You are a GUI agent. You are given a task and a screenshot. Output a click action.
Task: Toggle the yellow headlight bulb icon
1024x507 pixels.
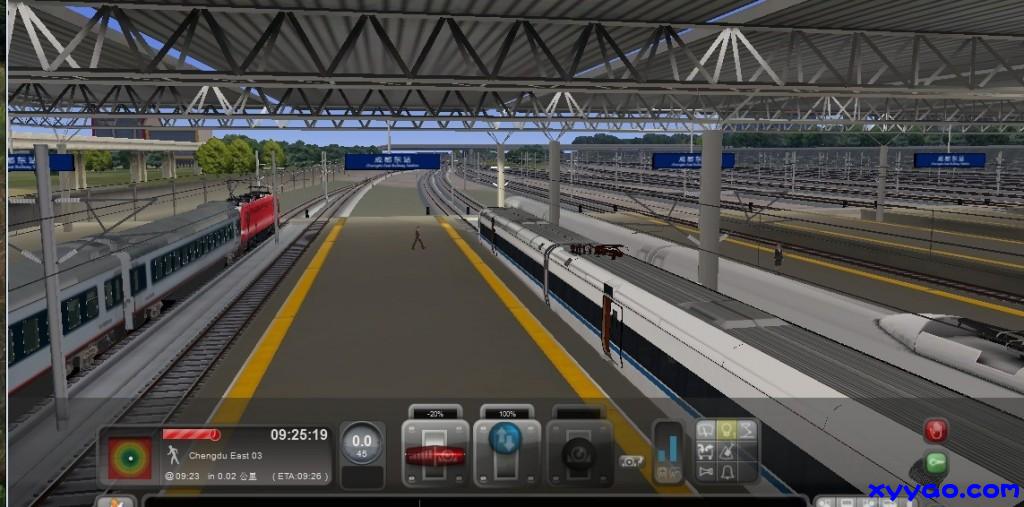pos(727,430)
